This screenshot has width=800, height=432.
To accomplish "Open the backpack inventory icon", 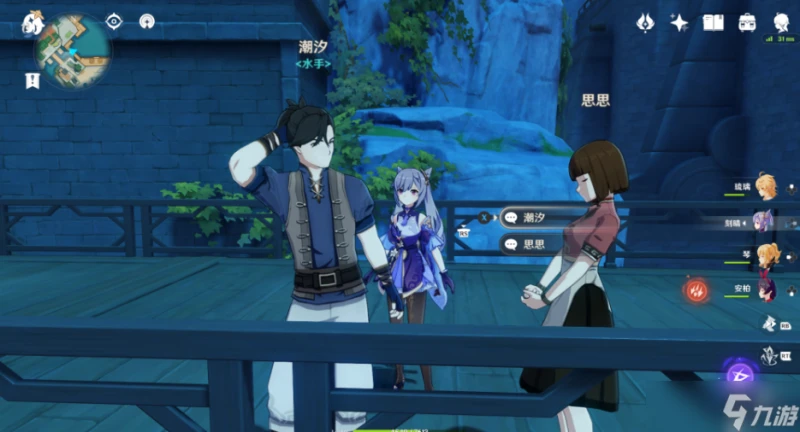I will tap(747, 22).
